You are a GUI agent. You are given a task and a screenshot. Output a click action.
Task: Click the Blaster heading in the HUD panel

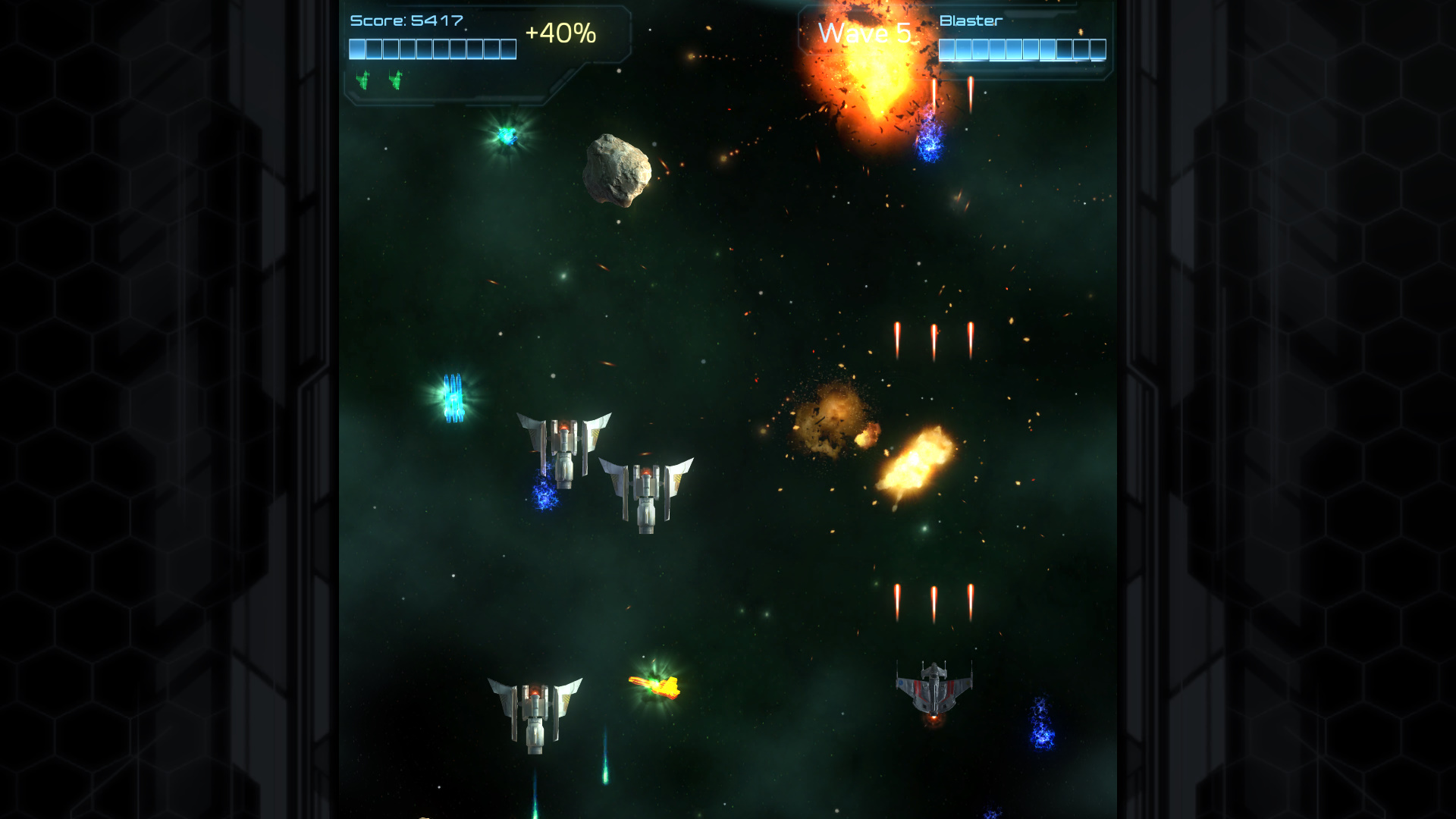point(969,21)
